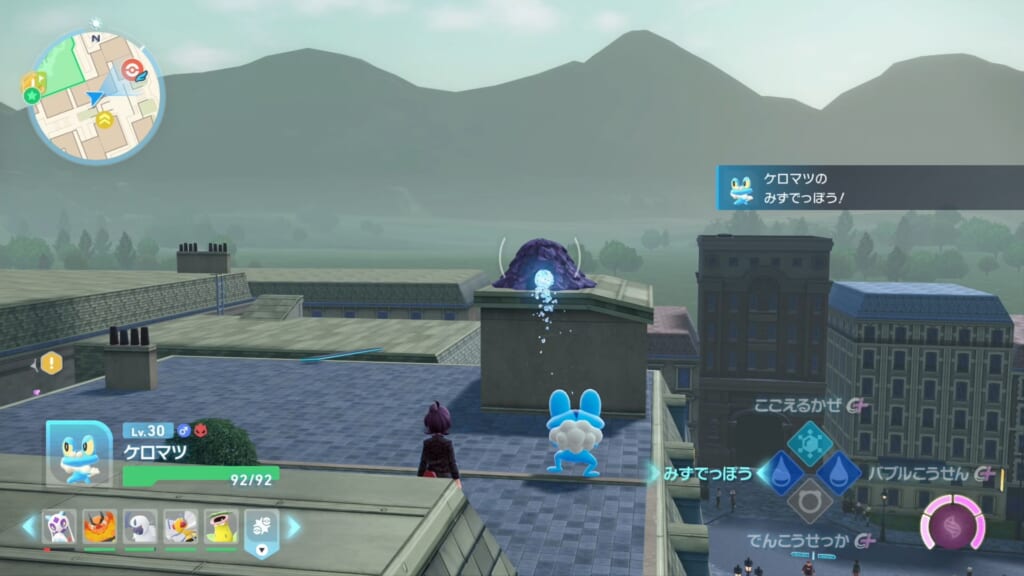
Task: Click the party bar's left arrow
Action: (28, 526)
